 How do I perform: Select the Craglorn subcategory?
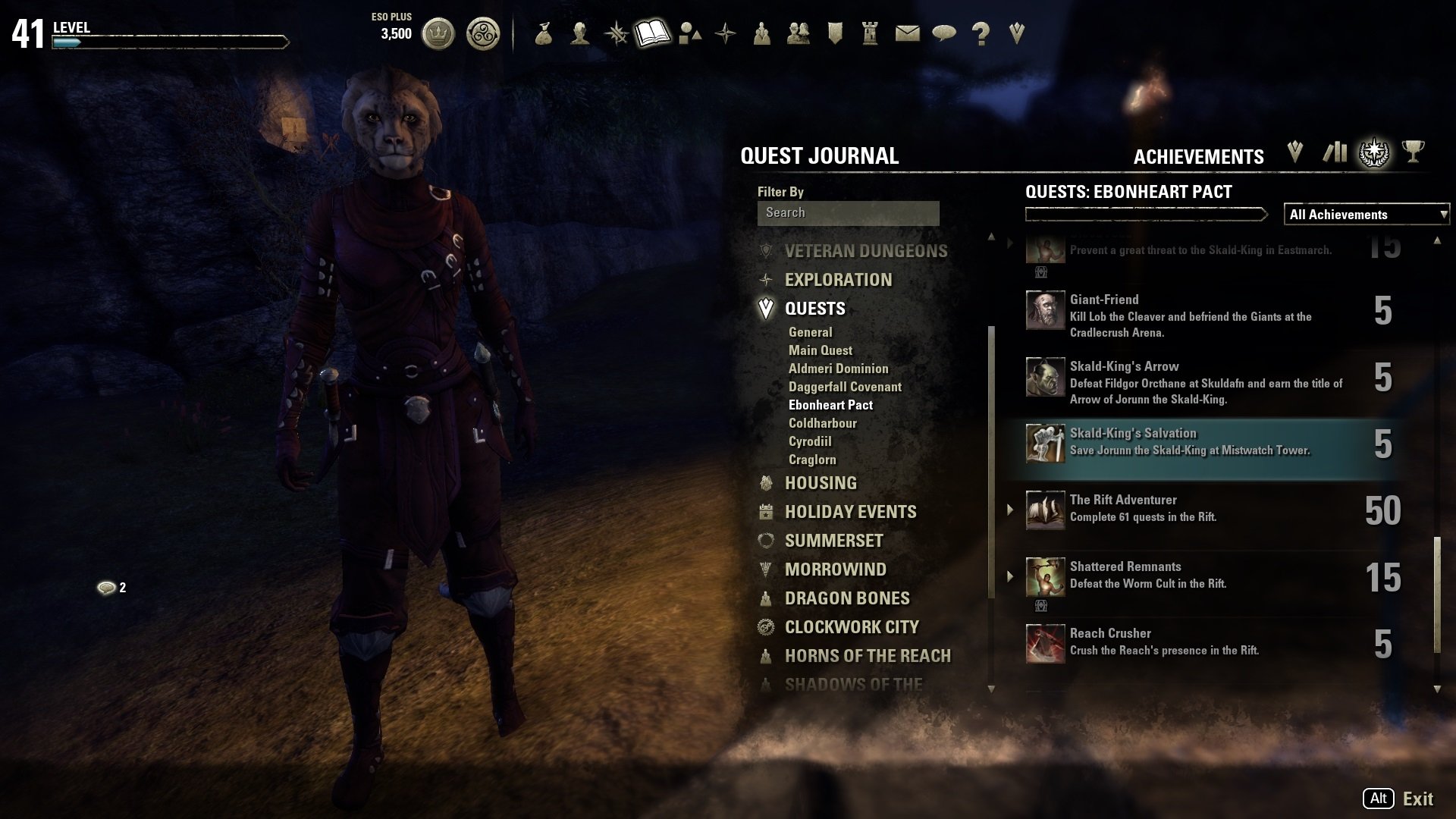tap(812, 460)
